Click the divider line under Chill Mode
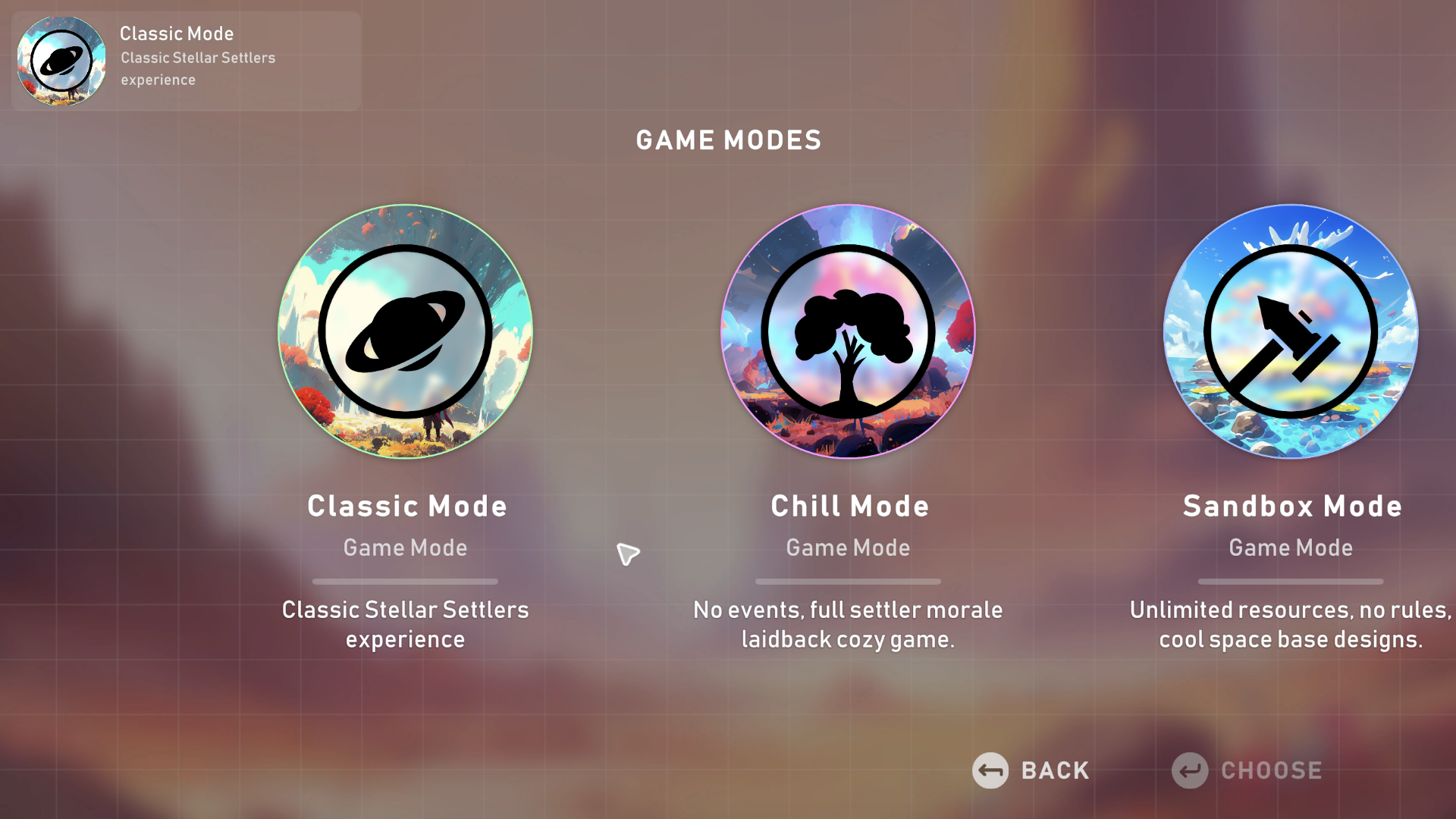 [x=848, y=582]
